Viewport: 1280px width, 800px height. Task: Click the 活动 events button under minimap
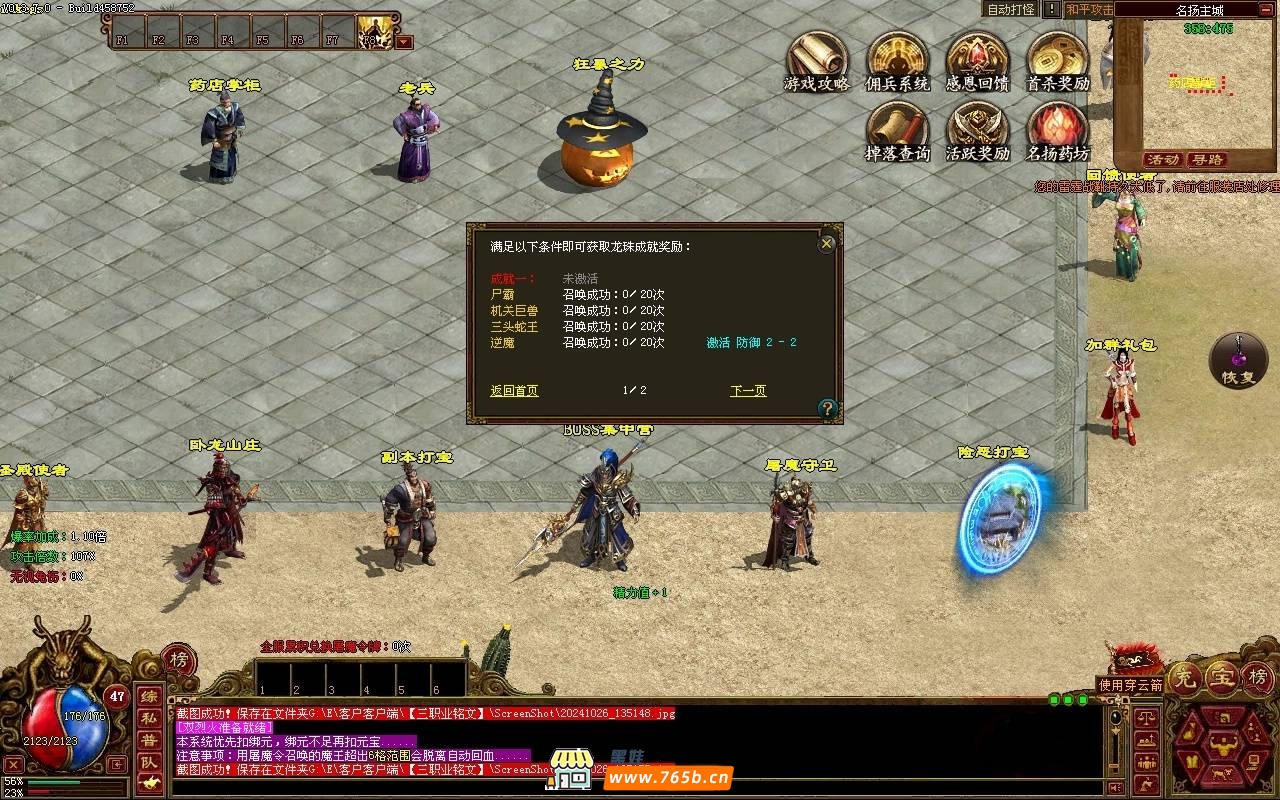[x=1163, y=160]
